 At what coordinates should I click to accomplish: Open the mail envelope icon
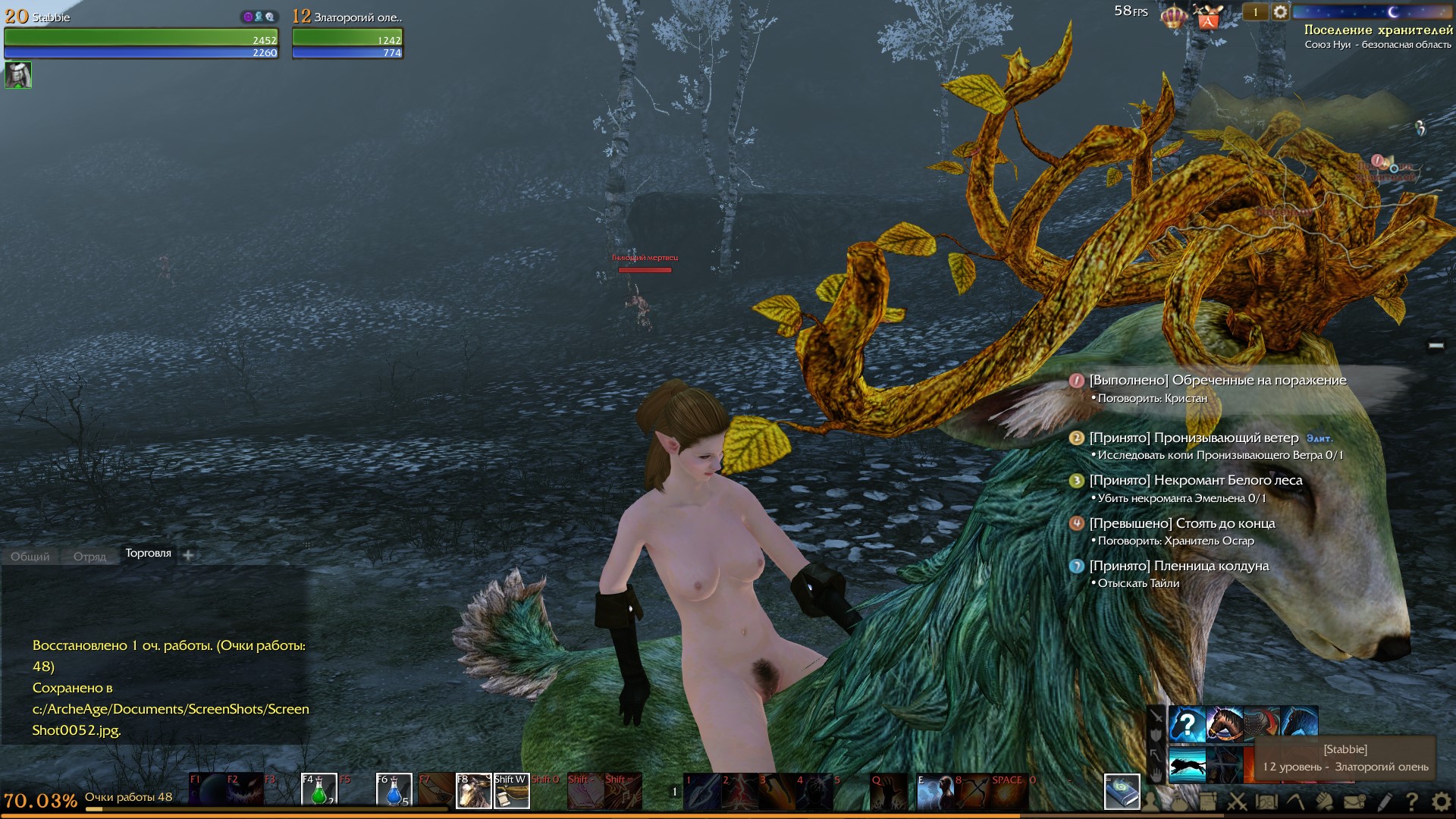point(1355,801)
